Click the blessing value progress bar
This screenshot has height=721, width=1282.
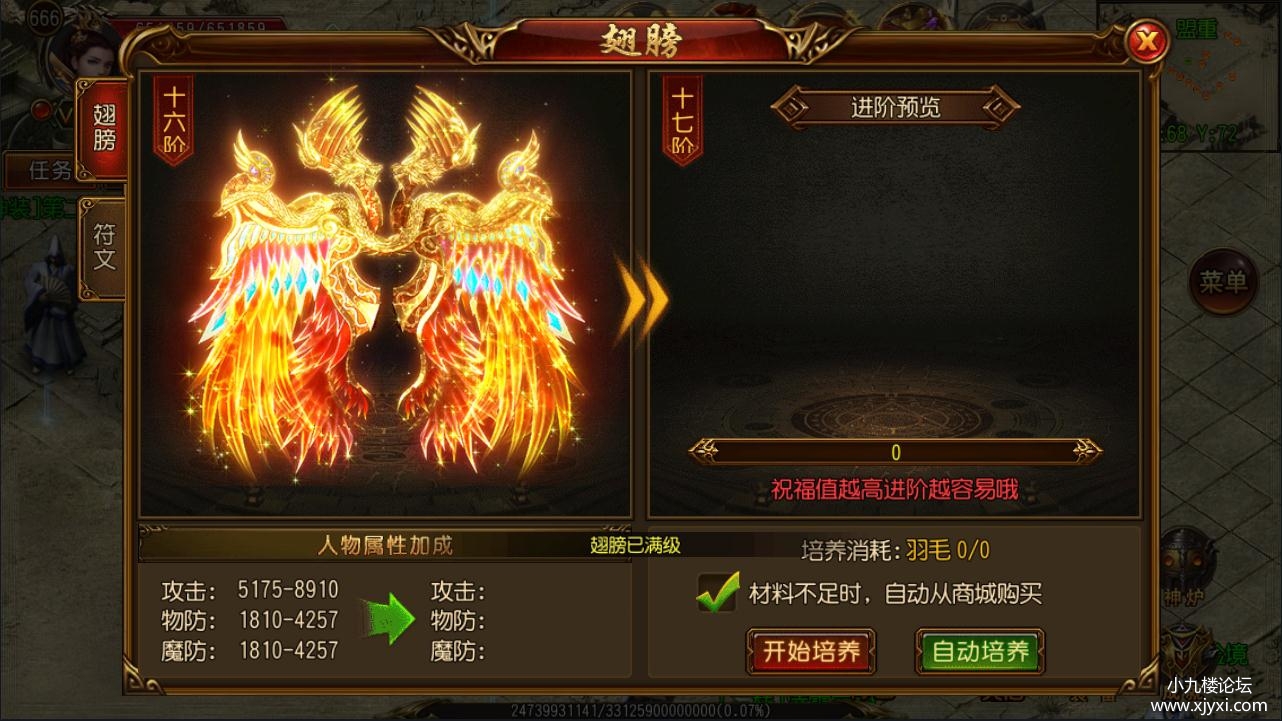coord(895,450)
